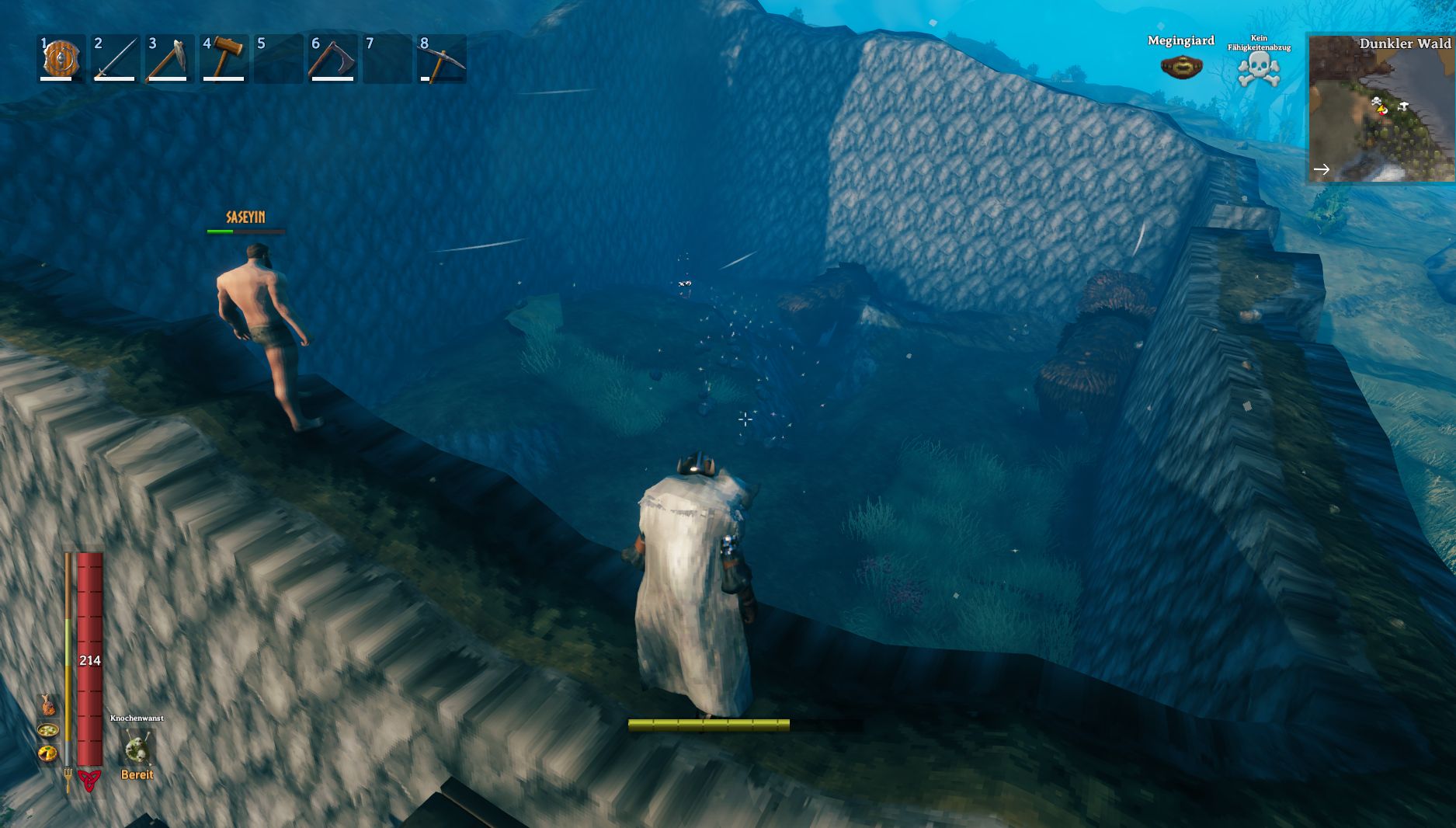This screenshot has width=1456, height=828.
Task: Click the skull and crossbones no-skill-drain icon
Action: (x=1259, y=69)
